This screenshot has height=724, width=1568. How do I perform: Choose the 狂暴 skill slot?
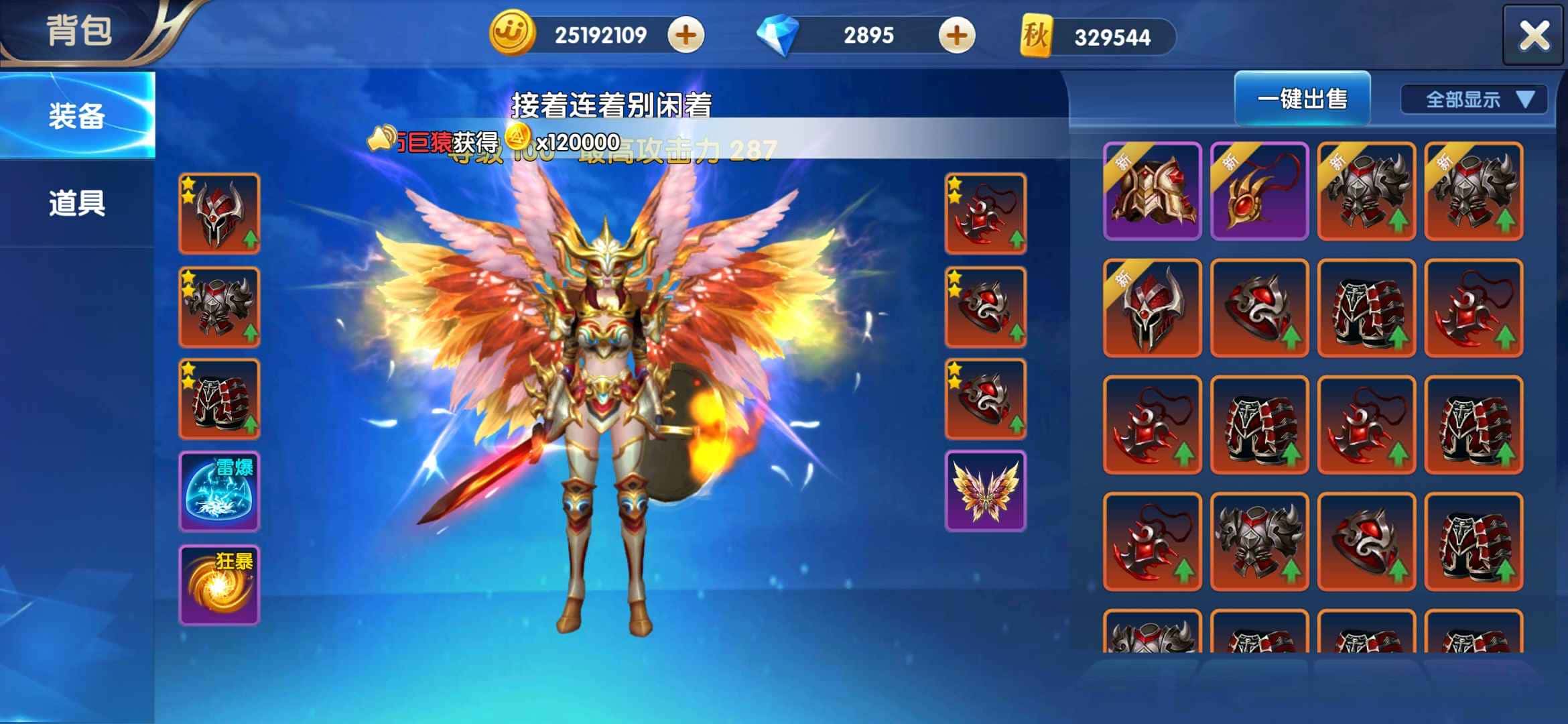(x=219, y=585)
